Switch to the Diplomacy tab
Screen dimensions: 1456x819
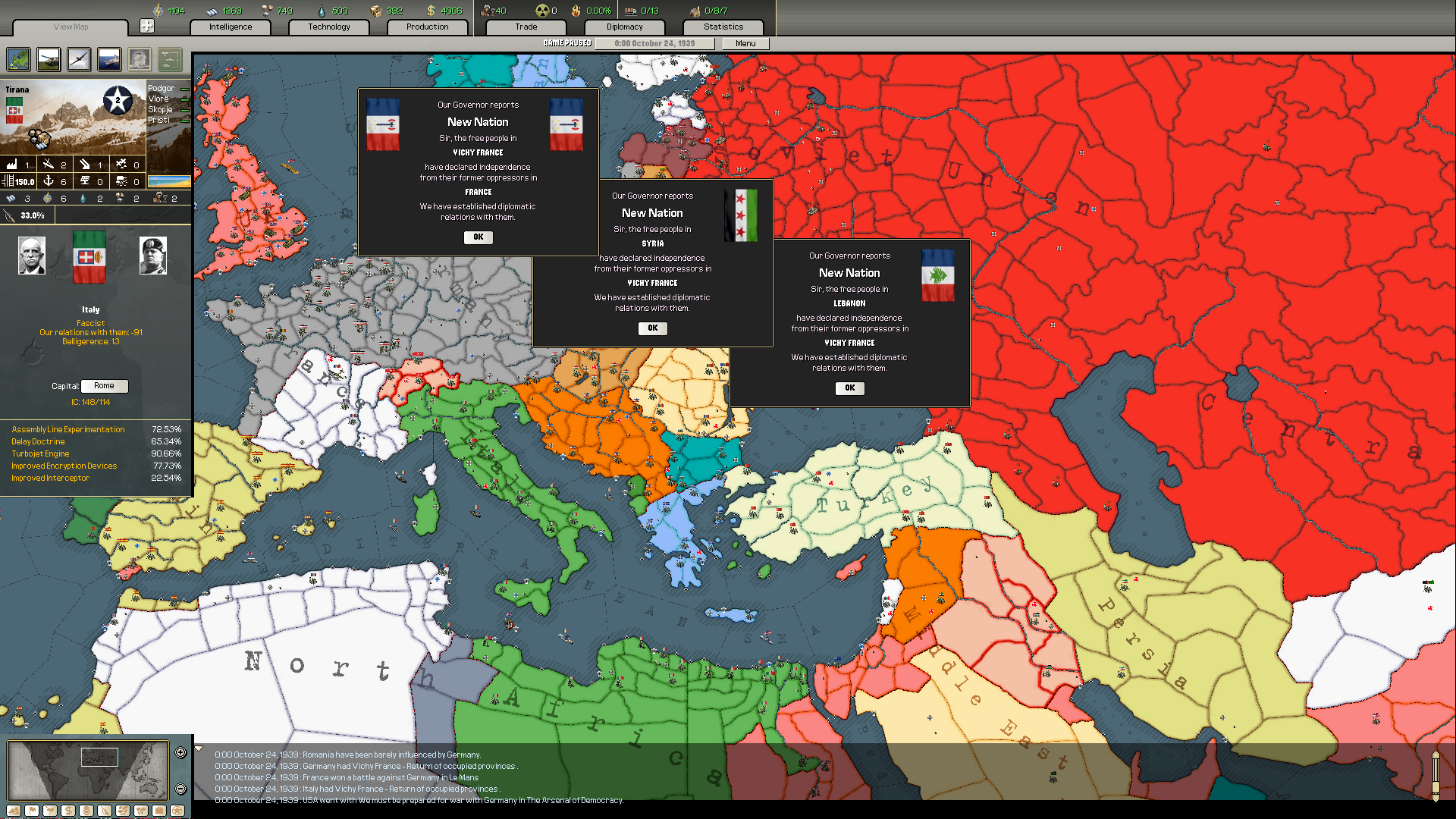[624, 27]
